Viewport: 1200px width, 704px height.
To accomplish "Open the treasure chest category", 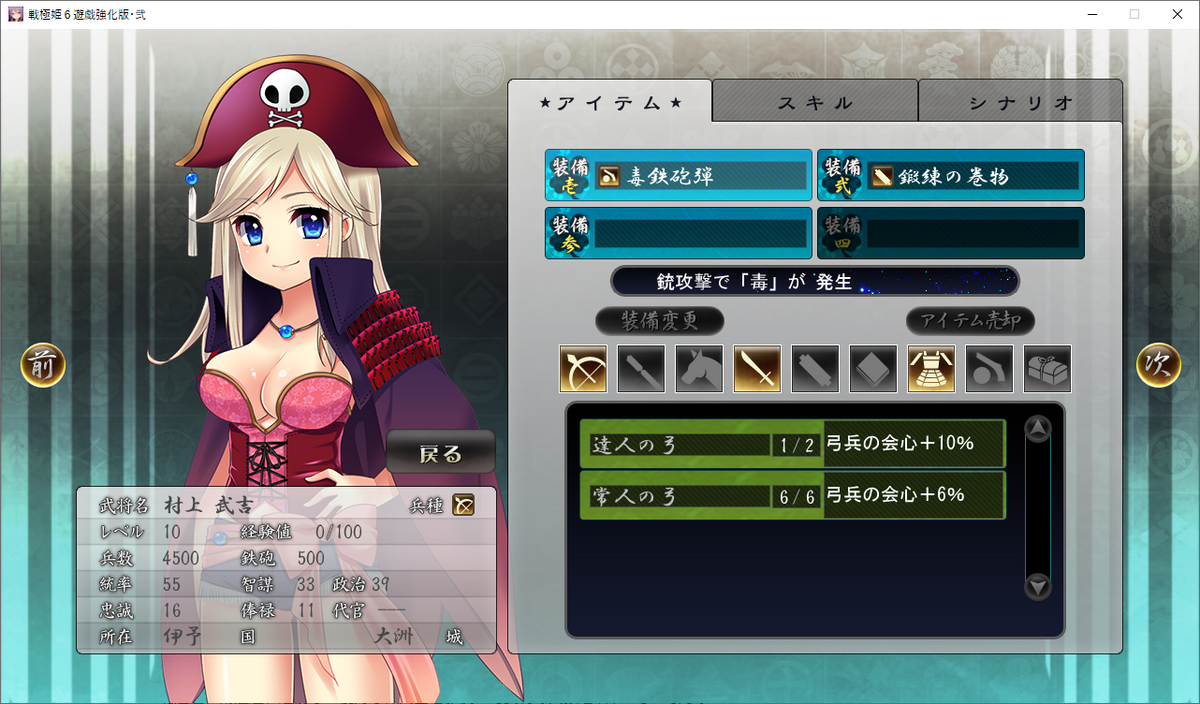I will pyautogui.click(x=1048, y=369).
